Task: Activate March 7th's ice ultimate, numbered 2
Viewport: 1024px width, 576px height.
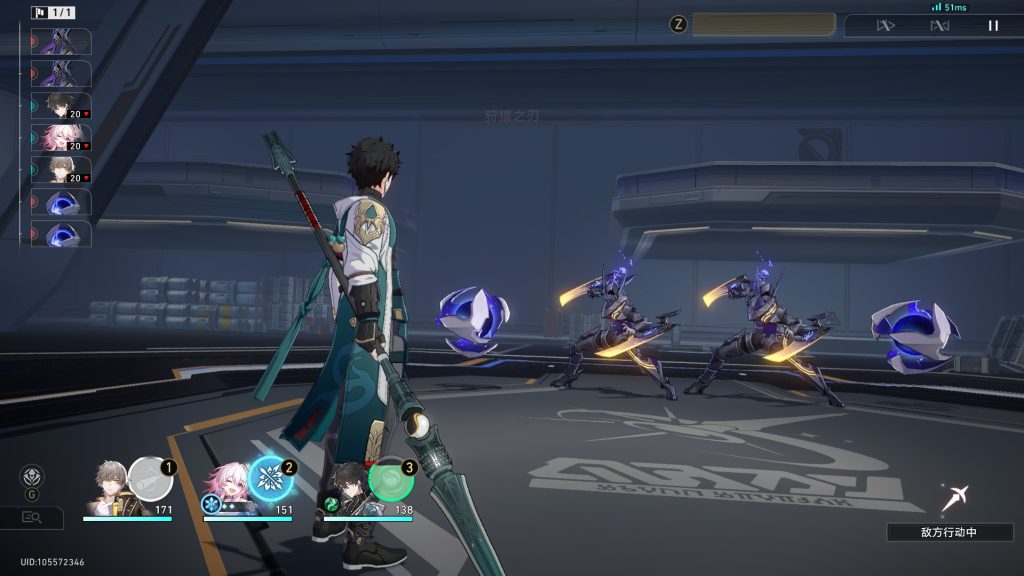Action: click(x=270, y=478)
